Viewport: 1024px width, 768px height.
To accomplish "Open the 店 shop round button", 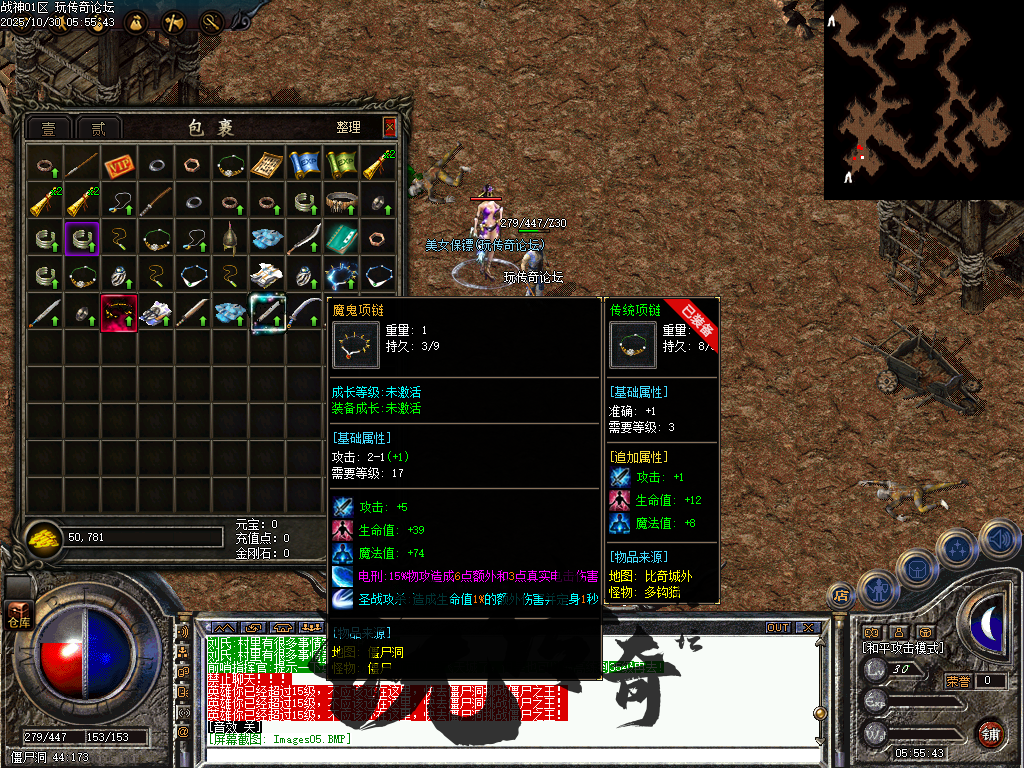I will point(840,596).
